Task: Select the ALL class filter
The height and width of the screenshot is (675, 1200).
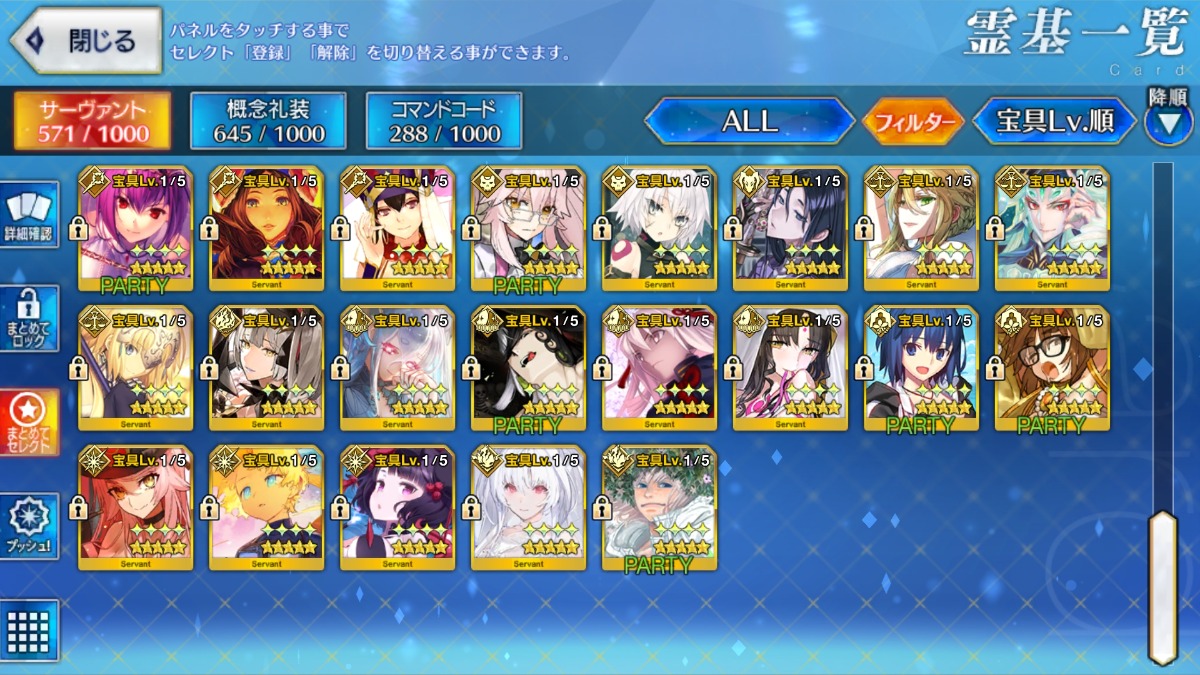Action: (750, 121)
